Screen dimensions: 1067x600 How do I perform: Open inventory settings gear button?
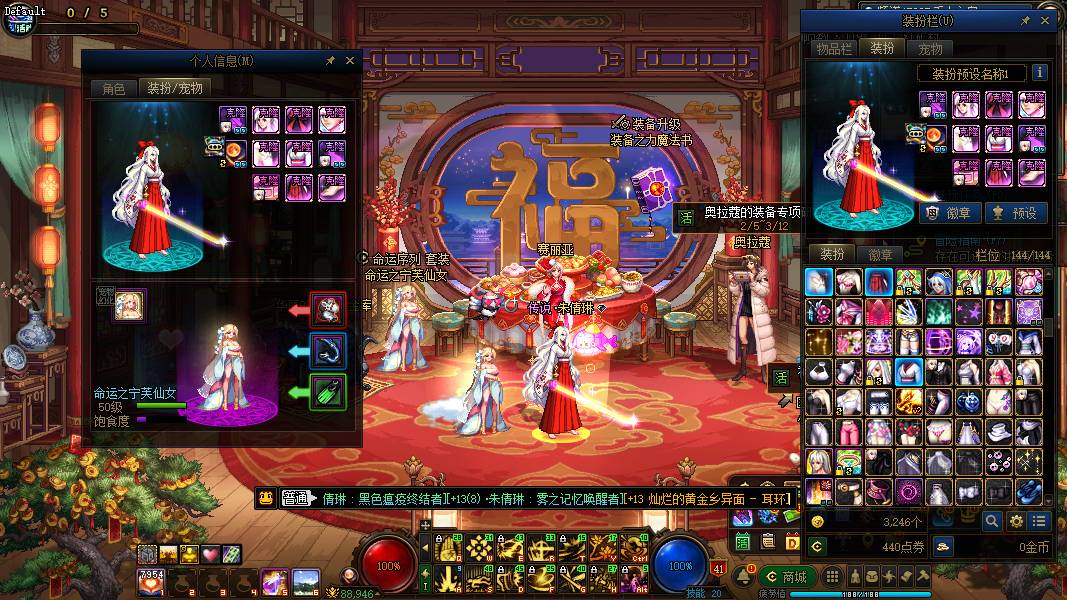tap(1016, 521)
